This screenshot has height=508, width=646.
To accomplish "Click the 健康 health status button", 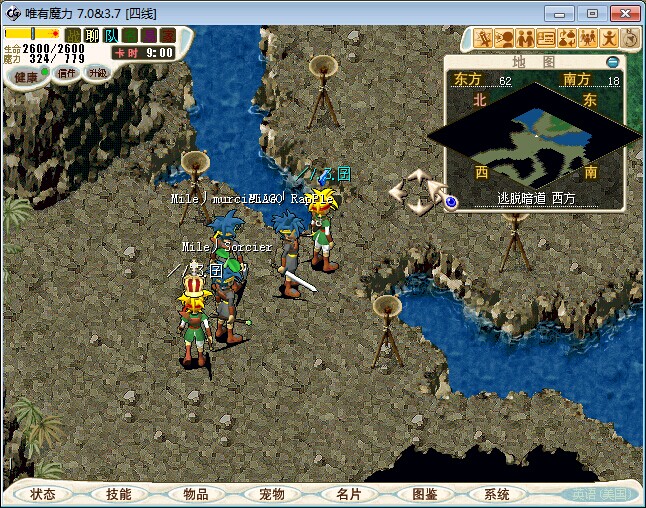I will 27,76.
